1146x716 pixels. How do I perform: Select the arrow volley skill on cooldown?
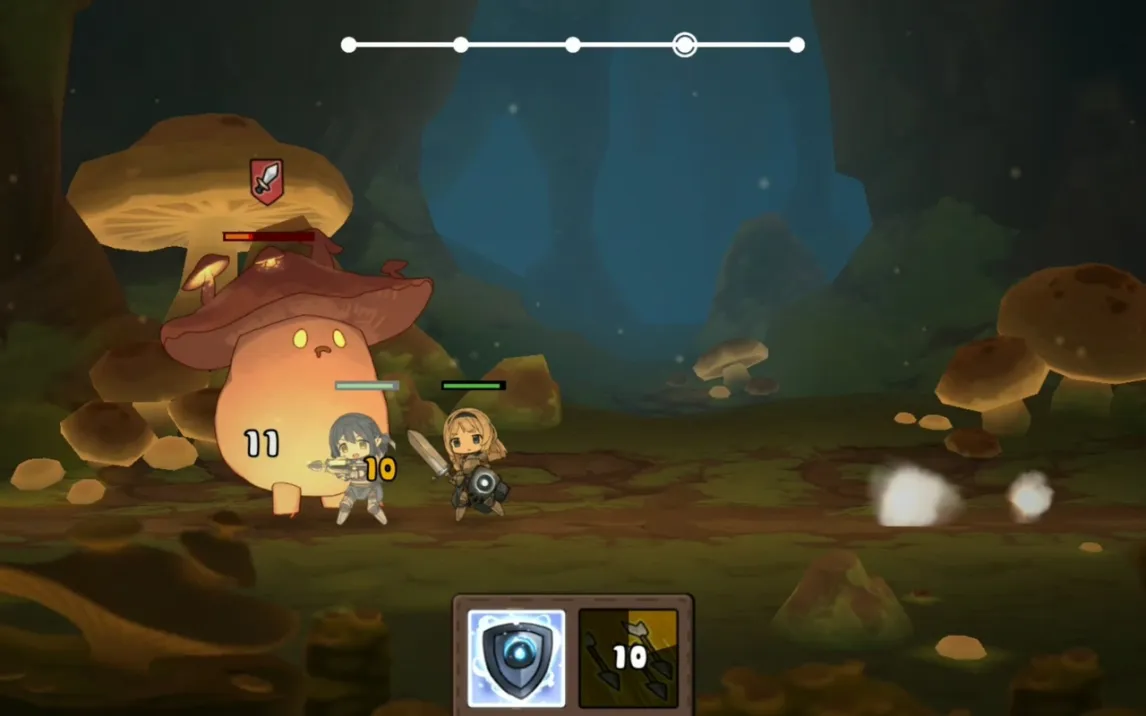628,658
